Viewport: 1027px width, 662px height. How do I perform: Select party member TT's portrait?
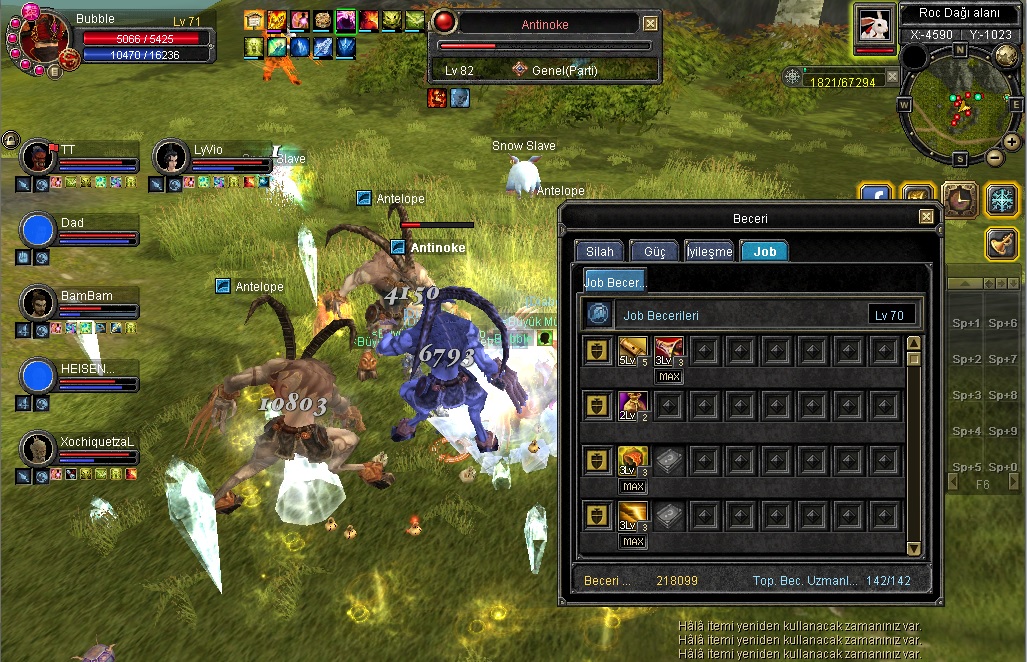tap(38, 156)
